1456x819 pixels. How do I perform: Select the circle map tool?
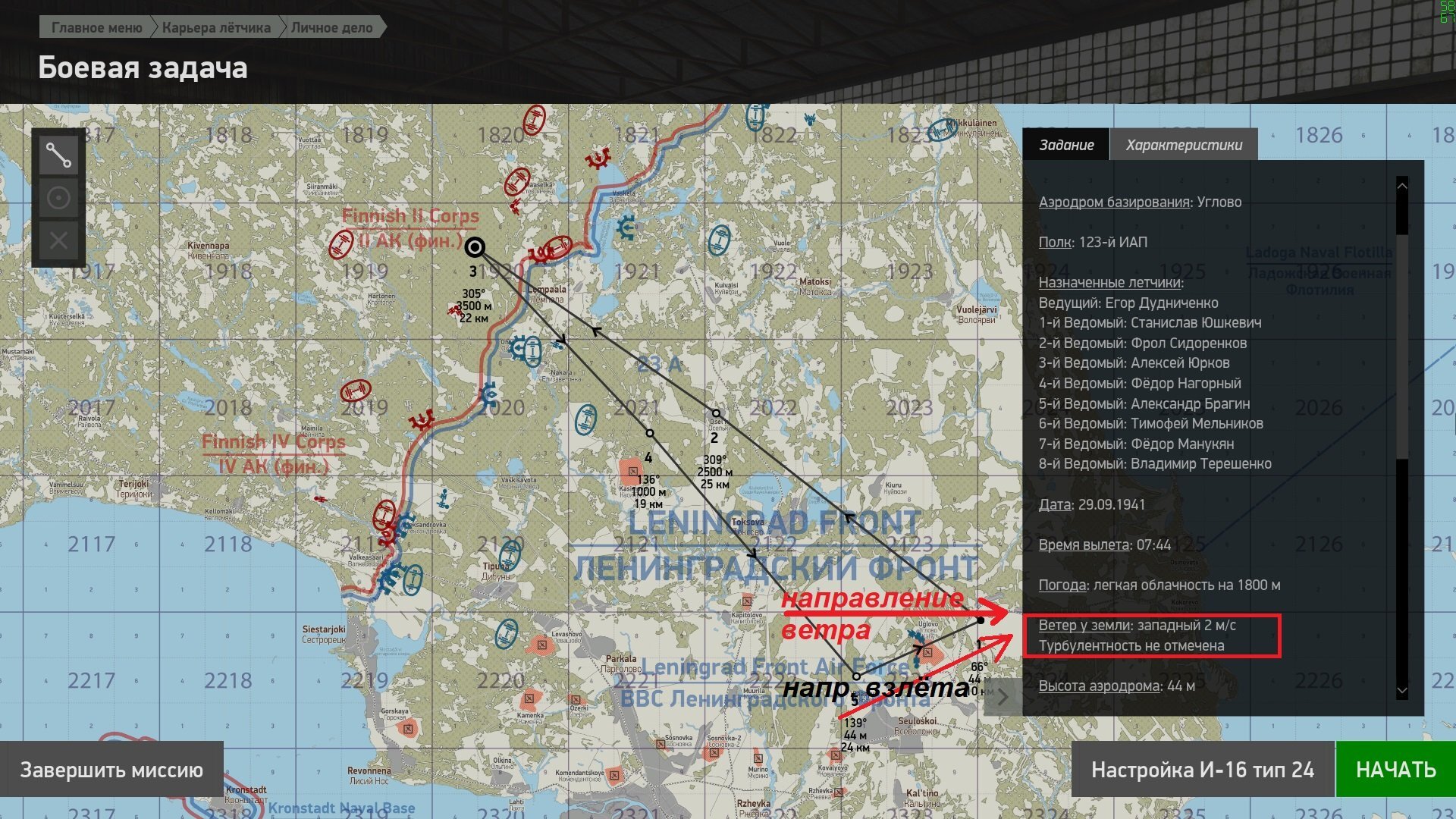coord(58,199)
